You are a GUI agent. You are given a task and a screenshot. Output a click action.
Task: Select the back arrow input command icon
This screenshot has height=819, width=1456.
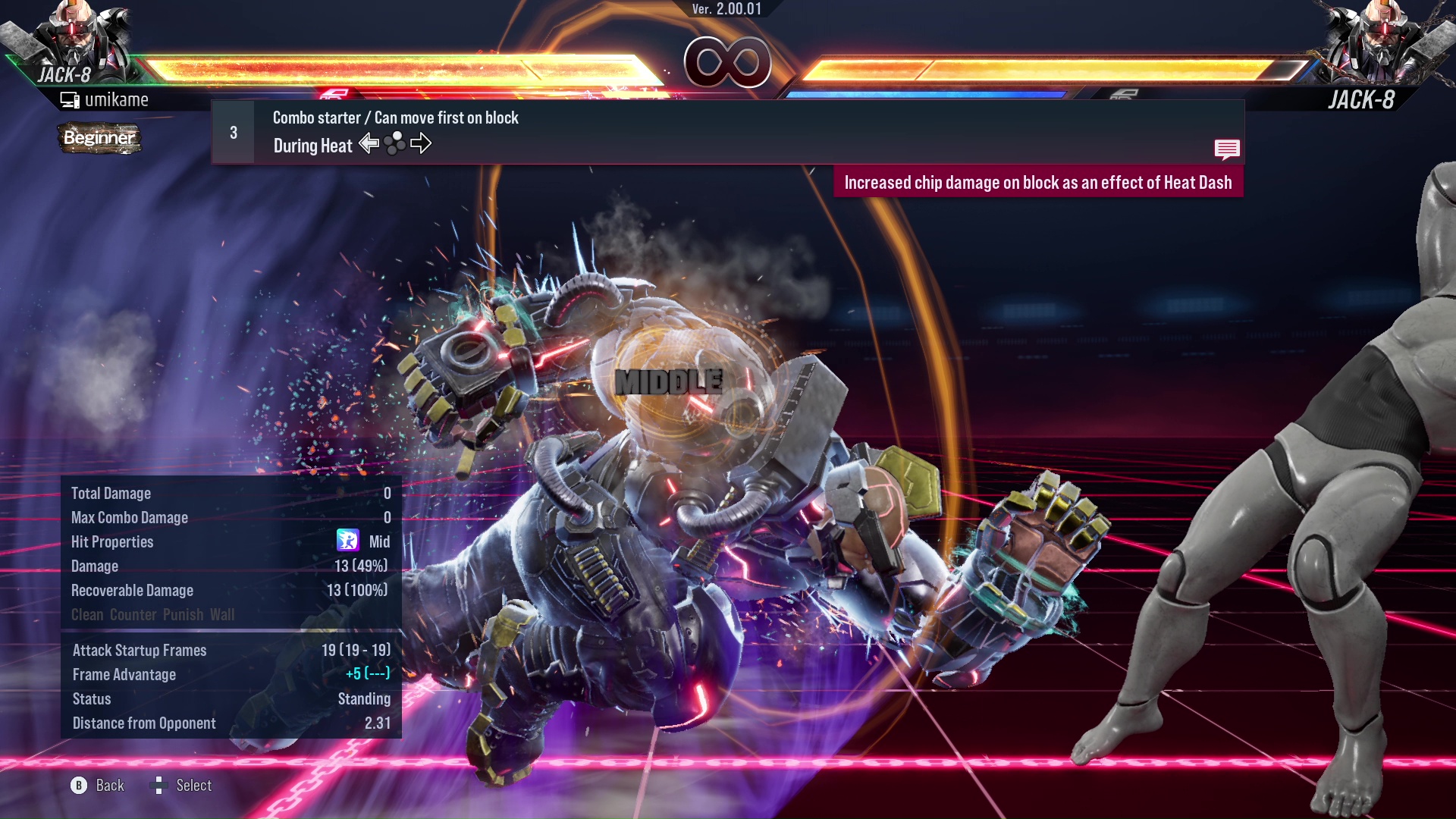tap(369, 143)
